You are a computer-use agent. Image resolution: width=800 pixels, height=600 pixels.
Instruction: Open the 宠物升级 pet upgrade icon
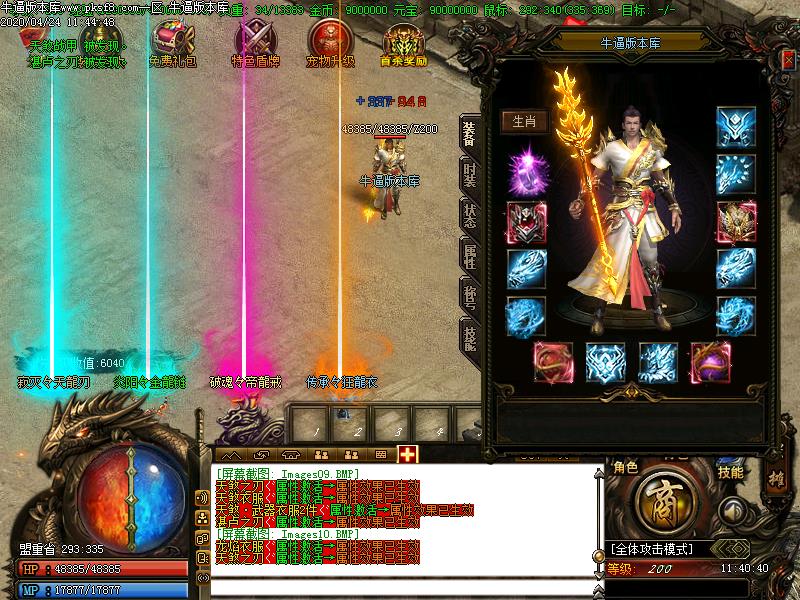(x=328, y=40)
